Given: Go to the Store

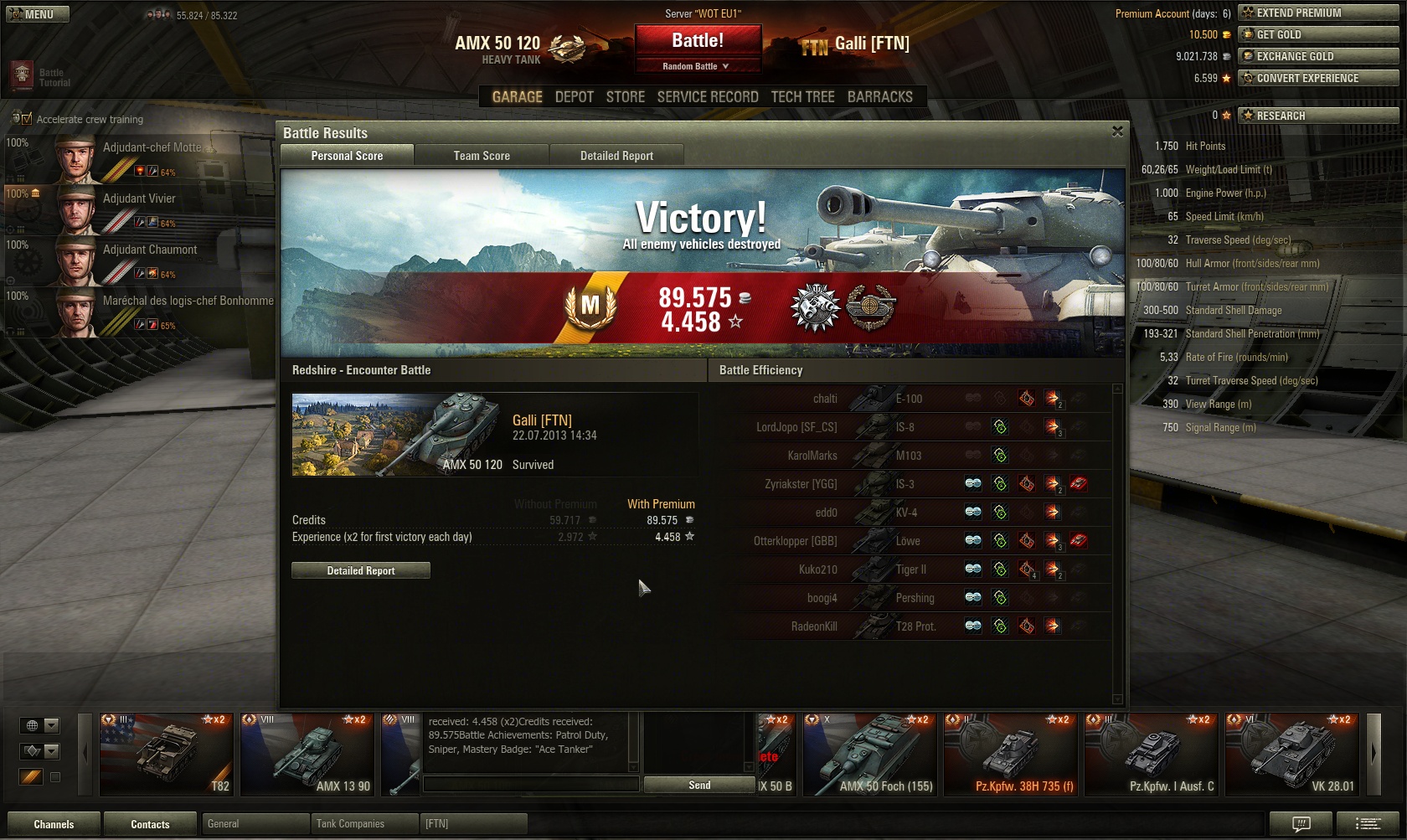Looking at the screenshot, I should (626, 97).
